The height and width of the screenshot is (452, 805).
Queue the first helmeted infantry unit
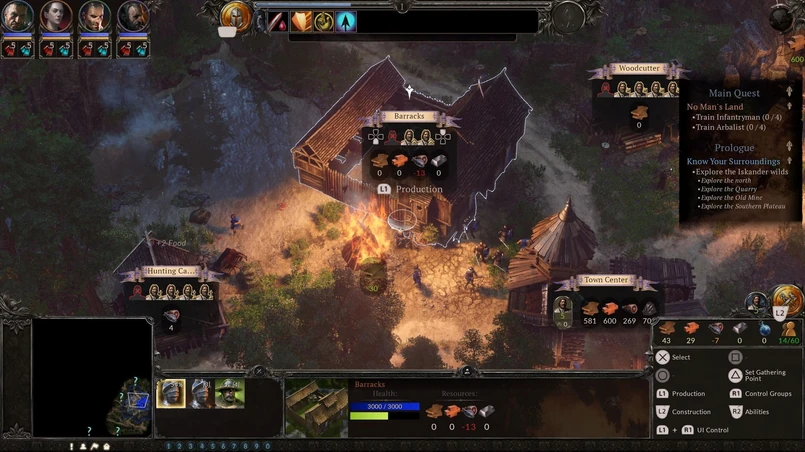[171, 394]
